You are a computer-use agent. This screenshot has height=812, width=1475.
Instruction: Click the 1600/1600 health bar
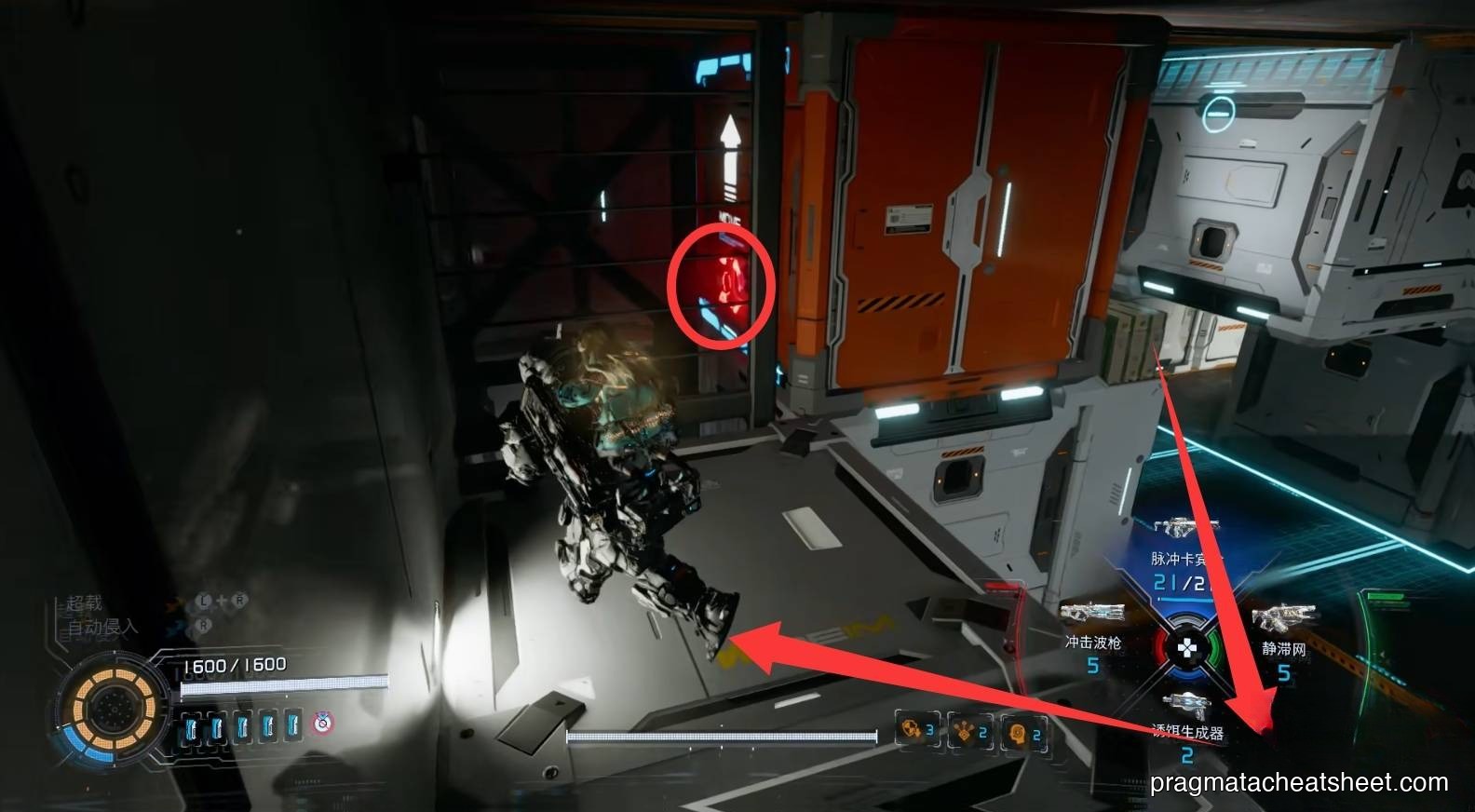pos(237,663)
